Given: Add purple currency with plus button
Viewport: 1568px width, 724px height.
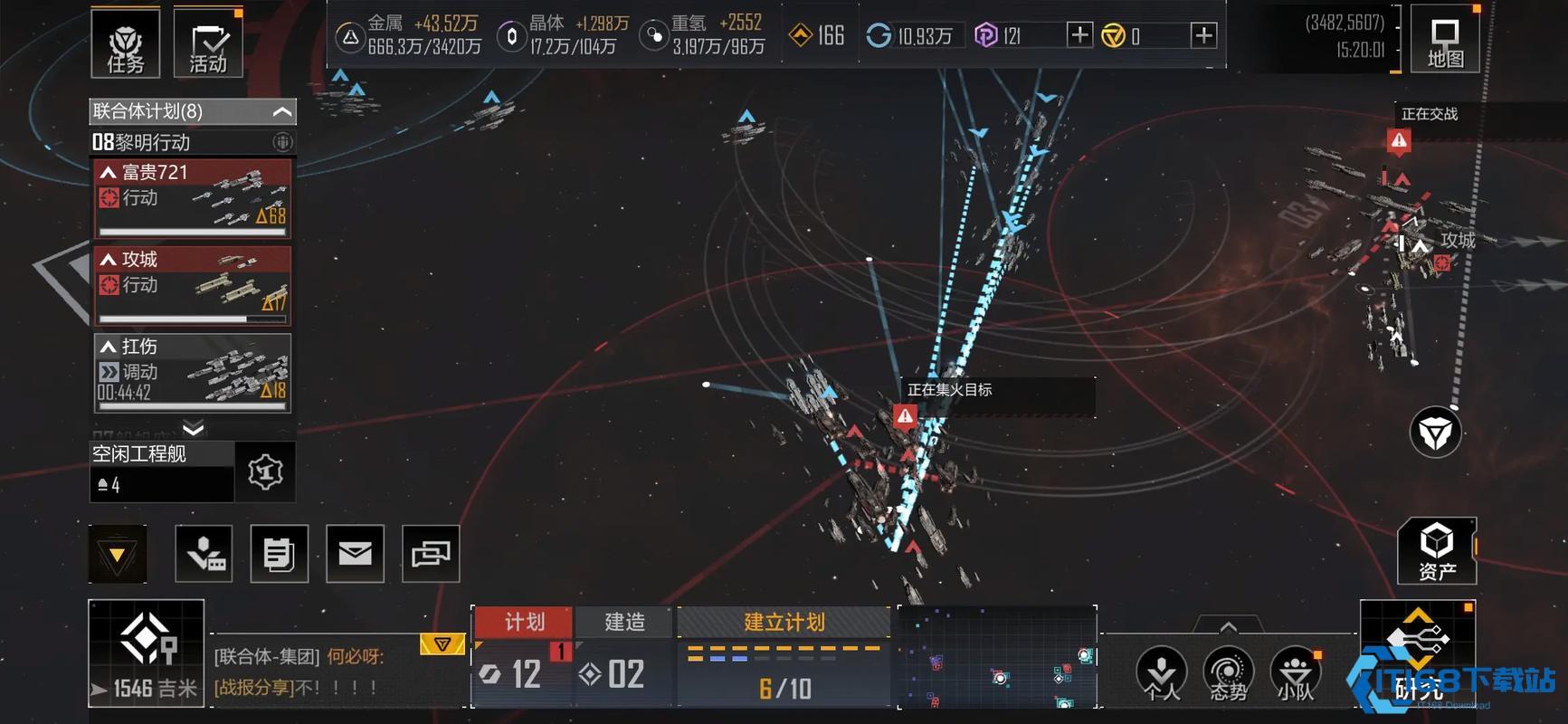Looking at the screenshot, I should coord(1079,35).
